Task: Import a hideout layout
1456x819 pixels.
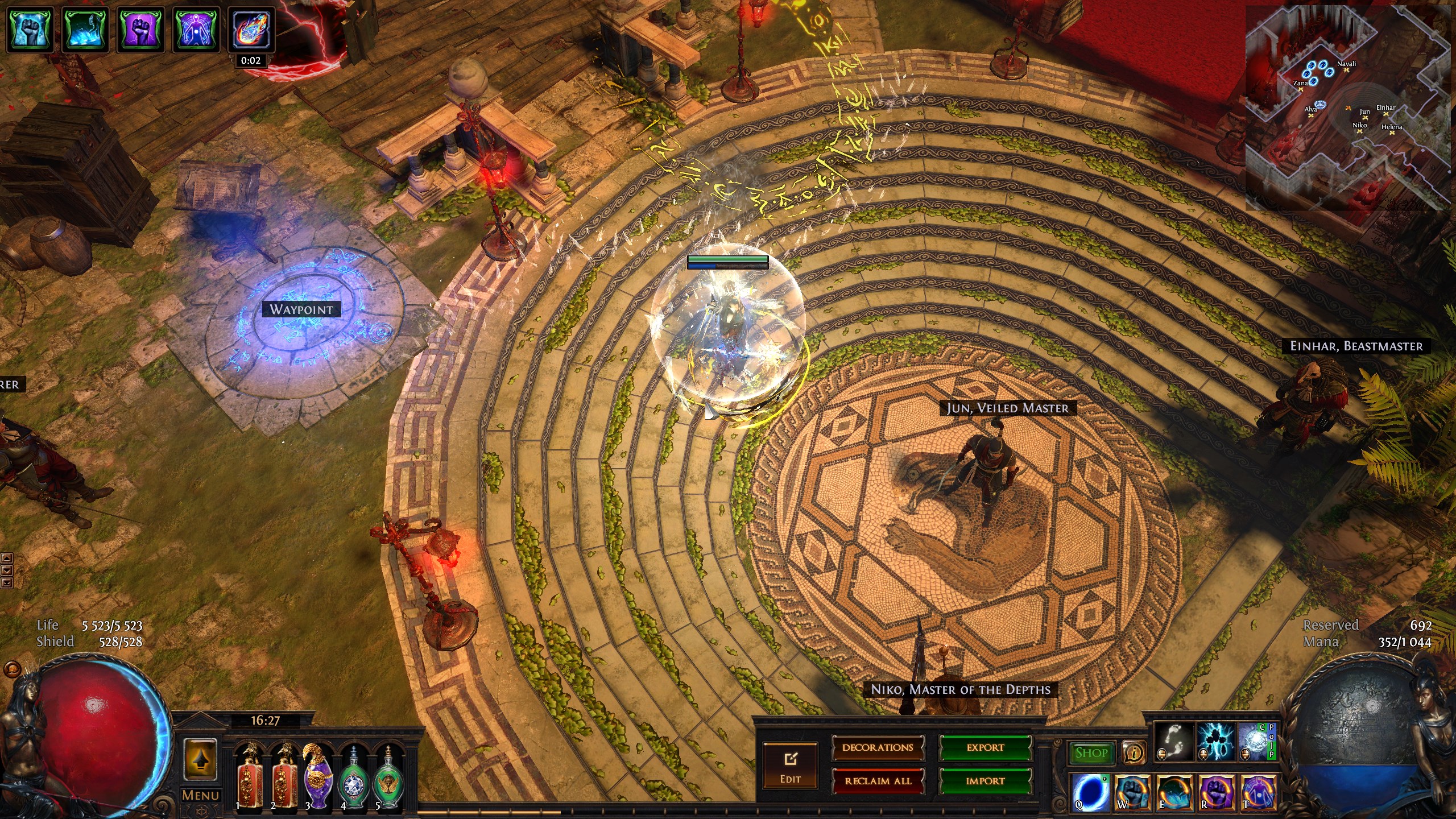Action: (x=985, y=781)
